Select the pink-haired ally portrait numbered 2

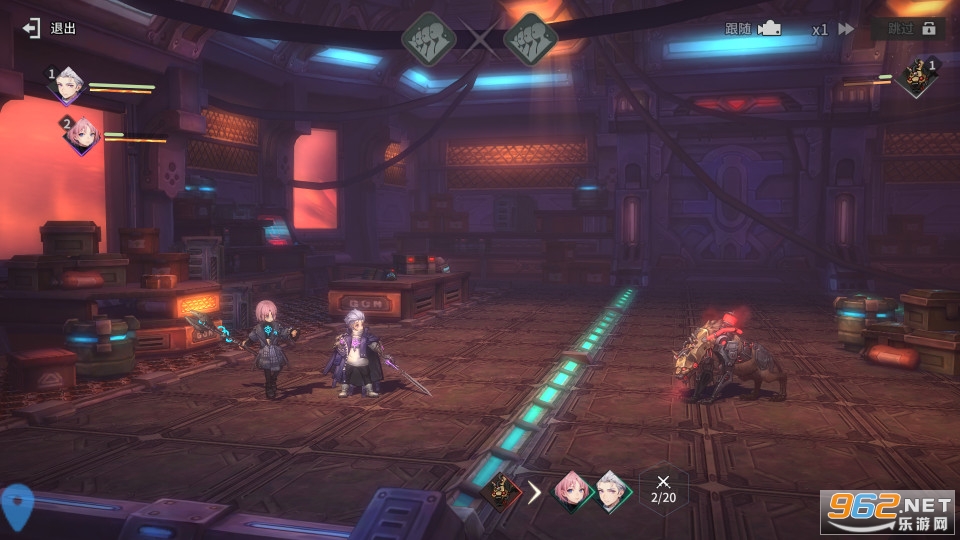[82, 134]
